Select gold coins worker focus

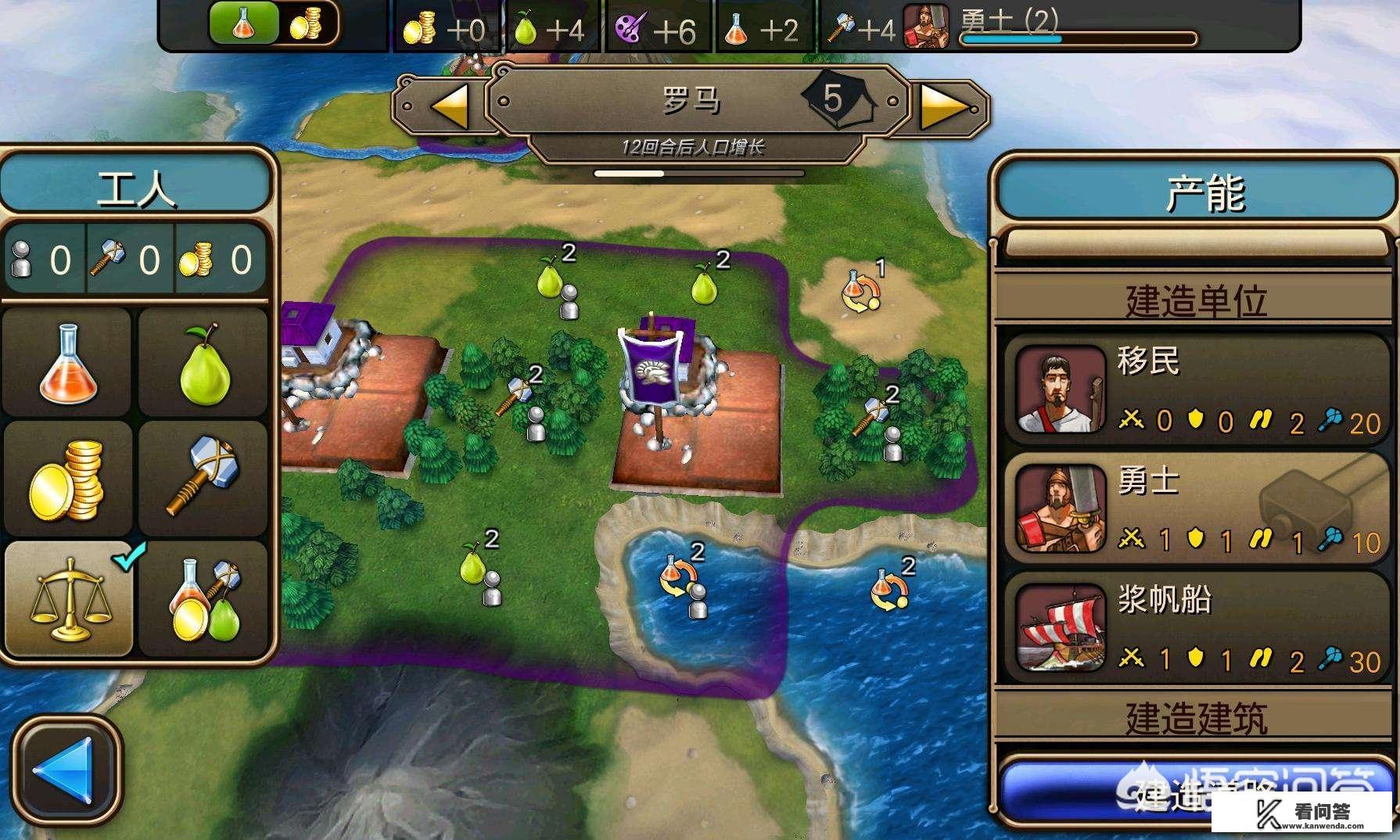[x=68, y=479]
